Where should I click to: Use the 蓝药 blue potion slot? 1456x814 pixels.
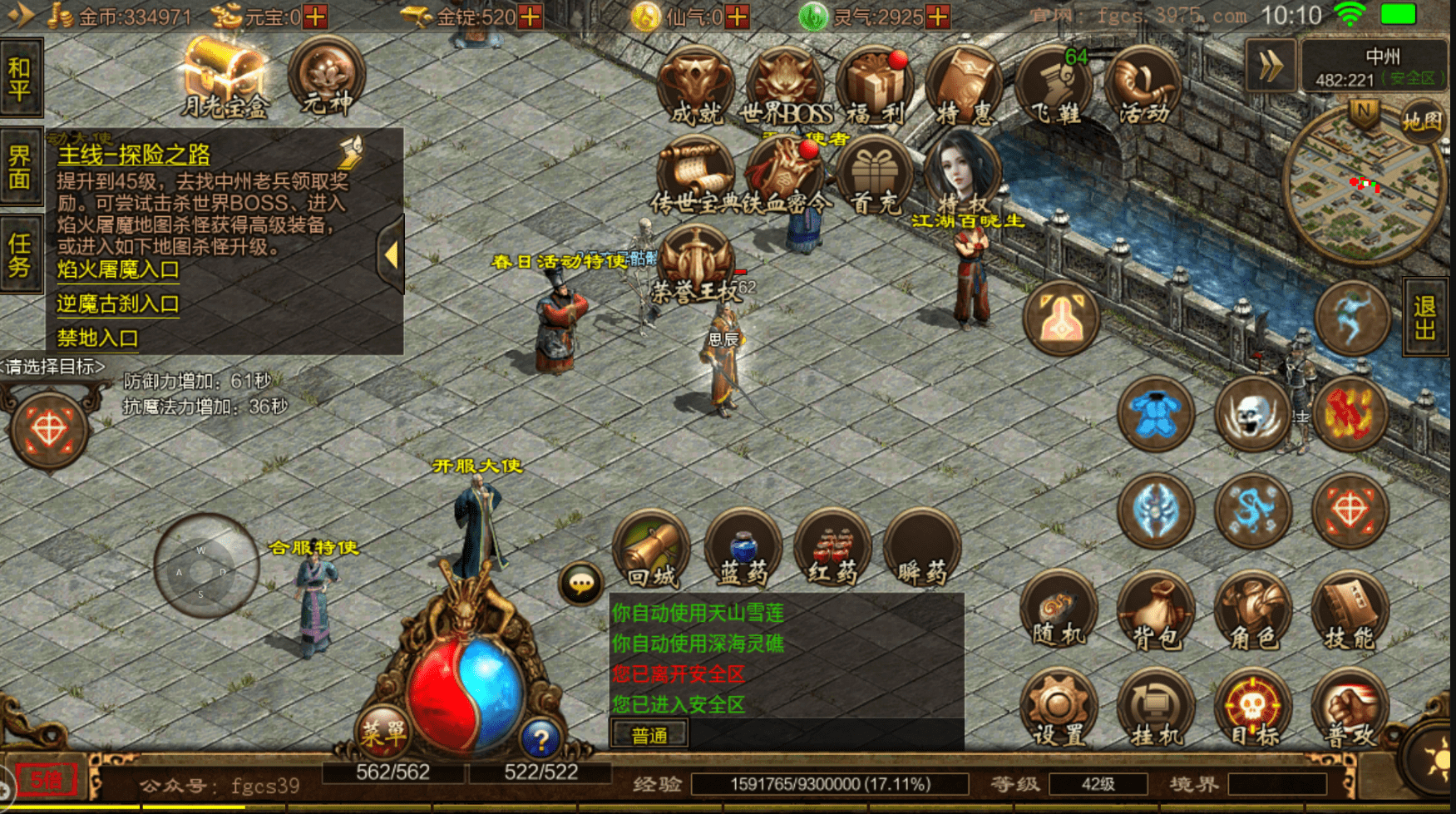(743, 550)
